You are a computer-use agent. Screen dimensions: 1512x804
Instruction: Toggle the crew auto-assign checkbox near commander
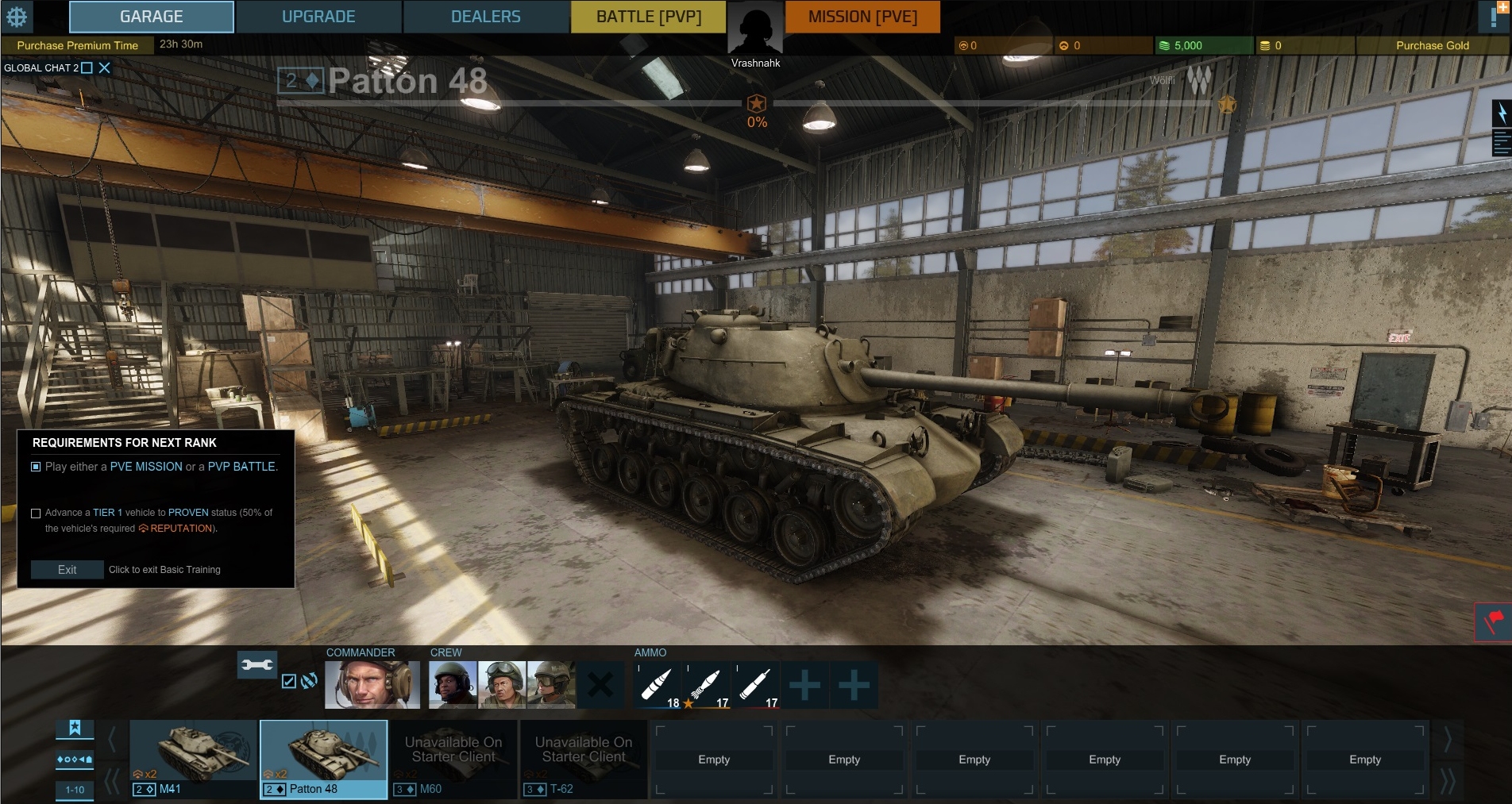click(x=287, y=681)
